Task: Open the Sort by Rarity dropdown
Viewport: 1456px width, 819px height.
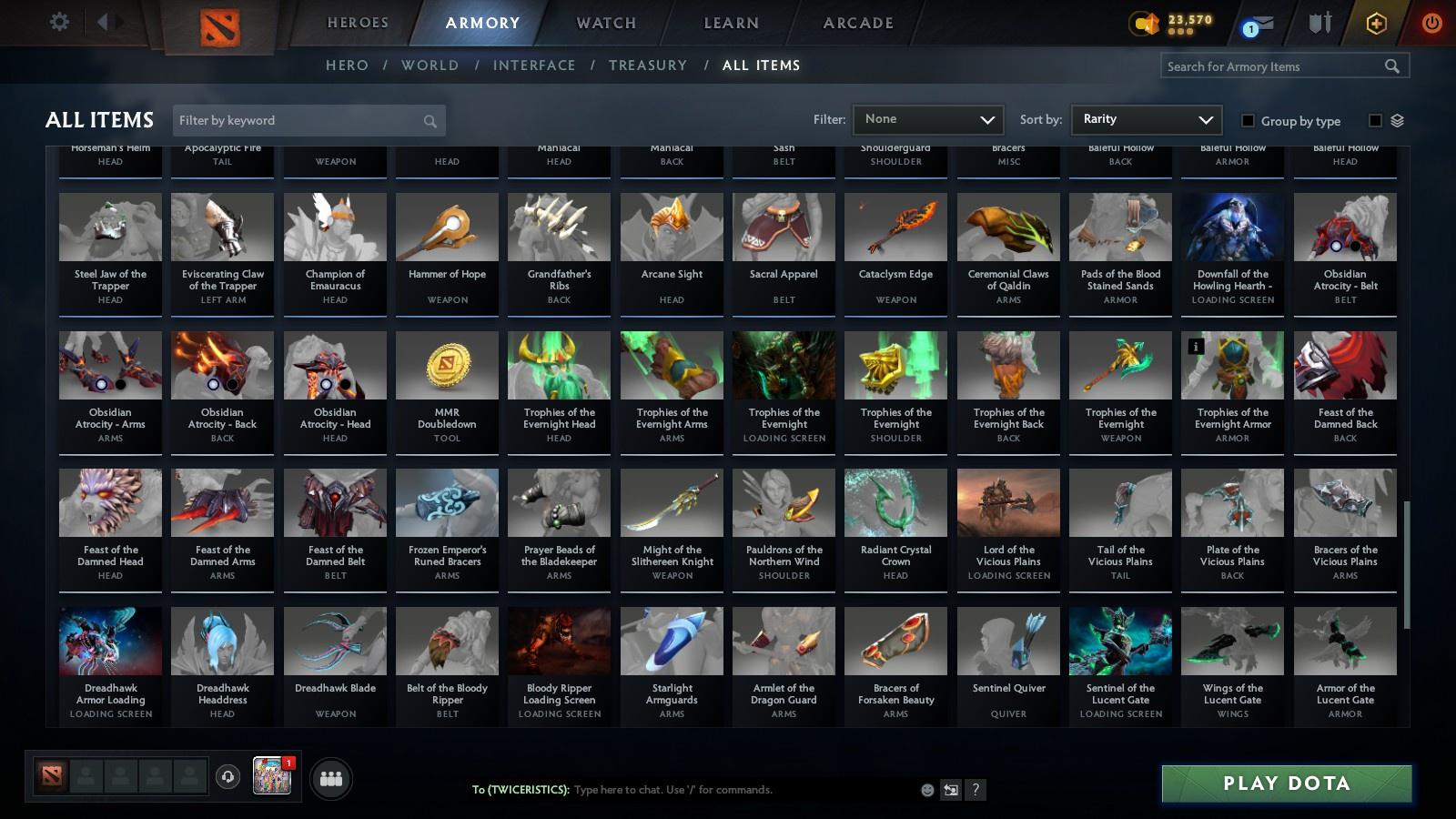Action: [1146, 119]
